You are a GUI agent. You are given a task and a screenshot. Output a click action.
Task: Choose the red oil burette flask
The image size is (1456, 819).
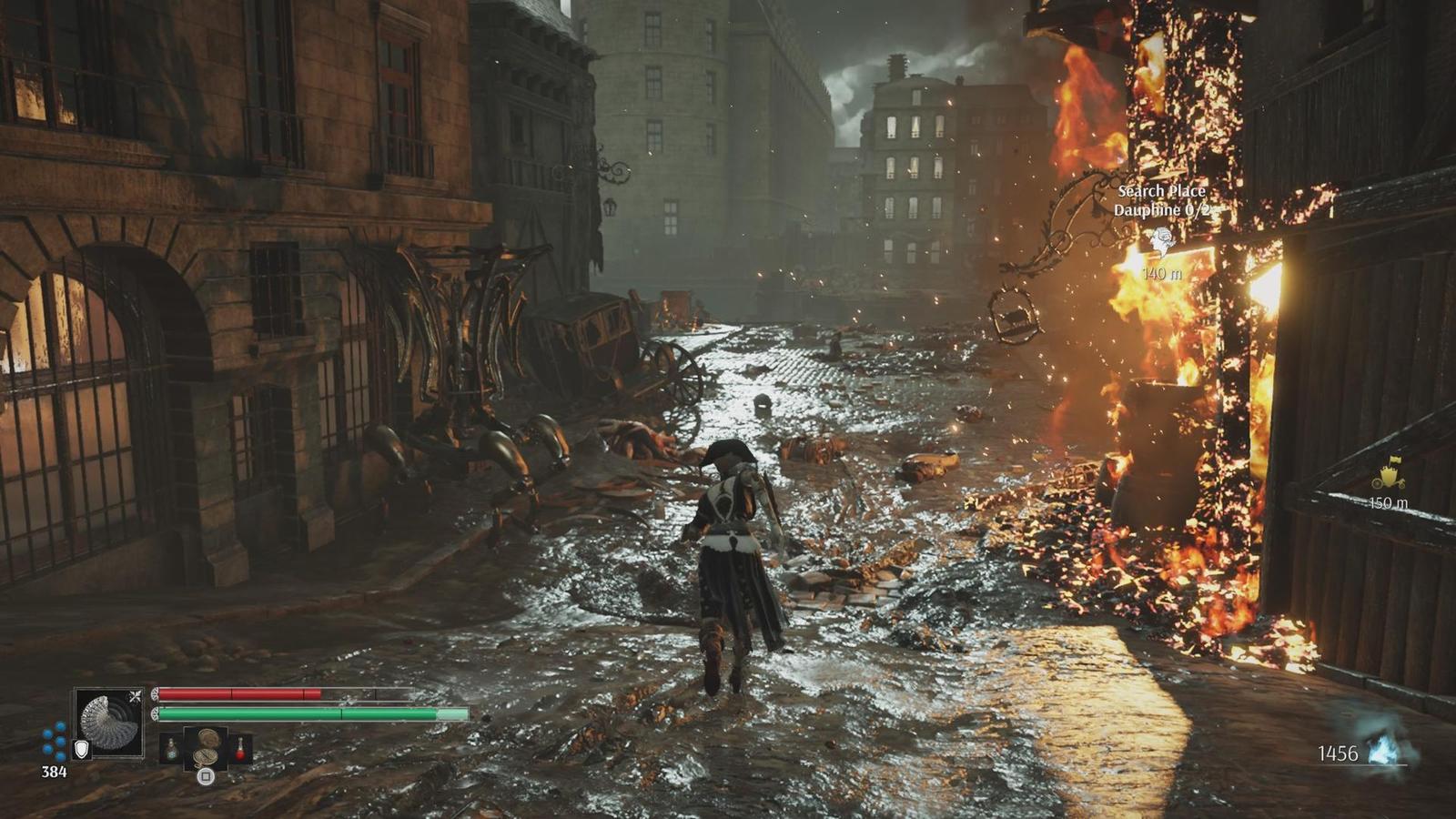click(x=240, y=748)
